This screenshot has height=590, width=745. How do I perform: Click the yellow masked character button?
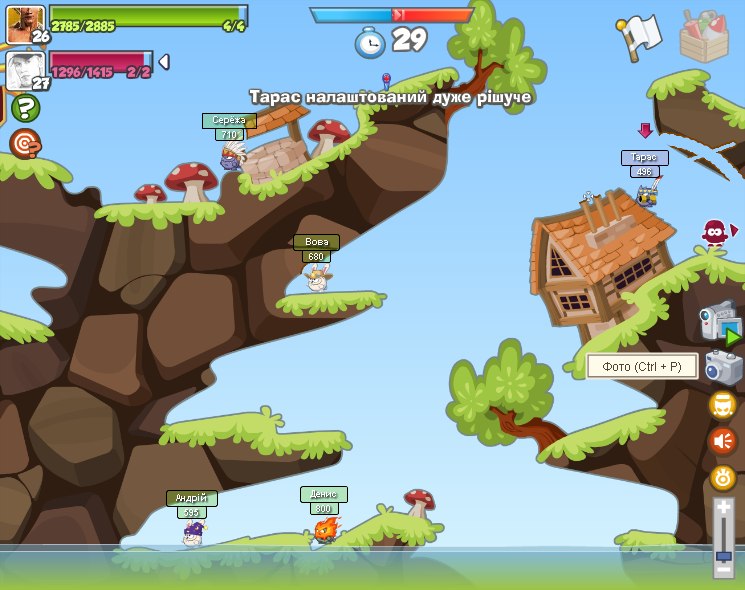[722, 405]
